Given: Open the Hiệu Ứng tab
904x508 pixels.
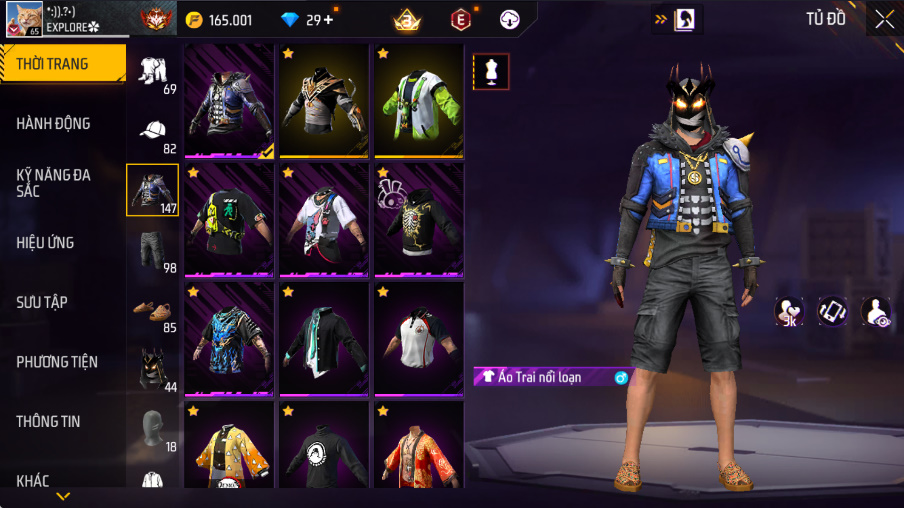Looking at the screenshot, I should pos(46,243).
